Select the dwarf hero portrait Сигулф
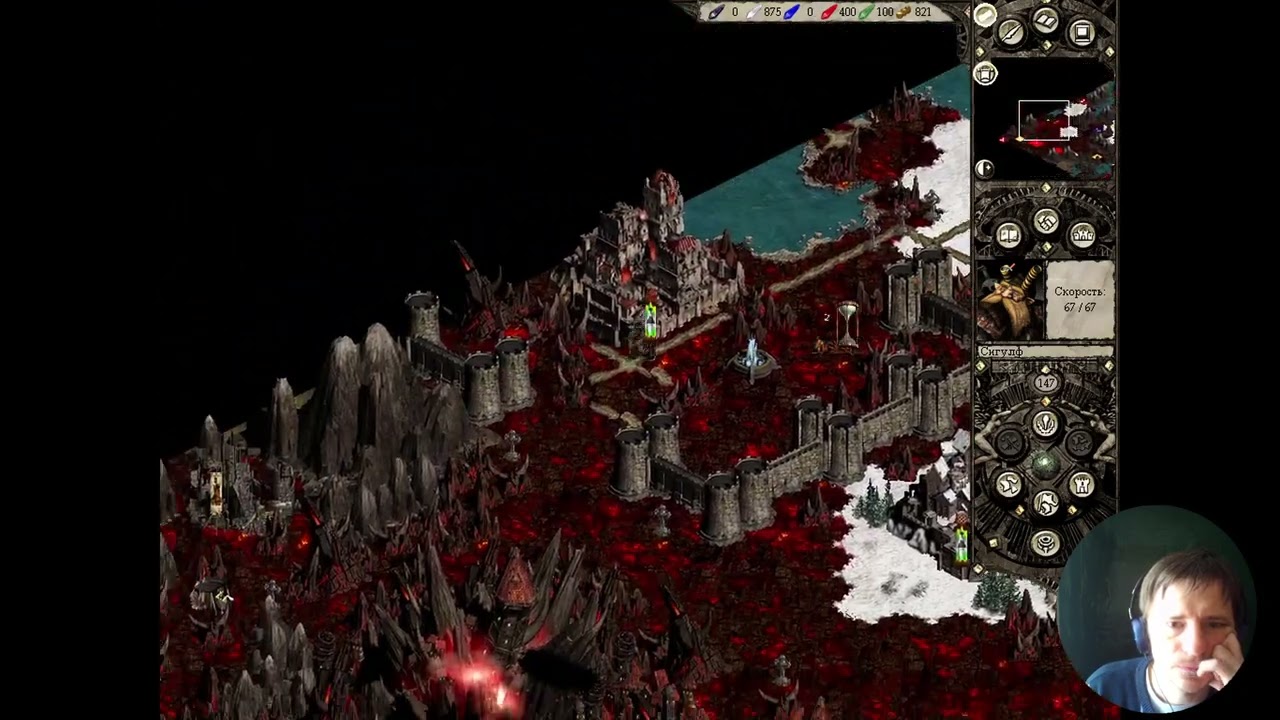 [x=1011, y=301]
